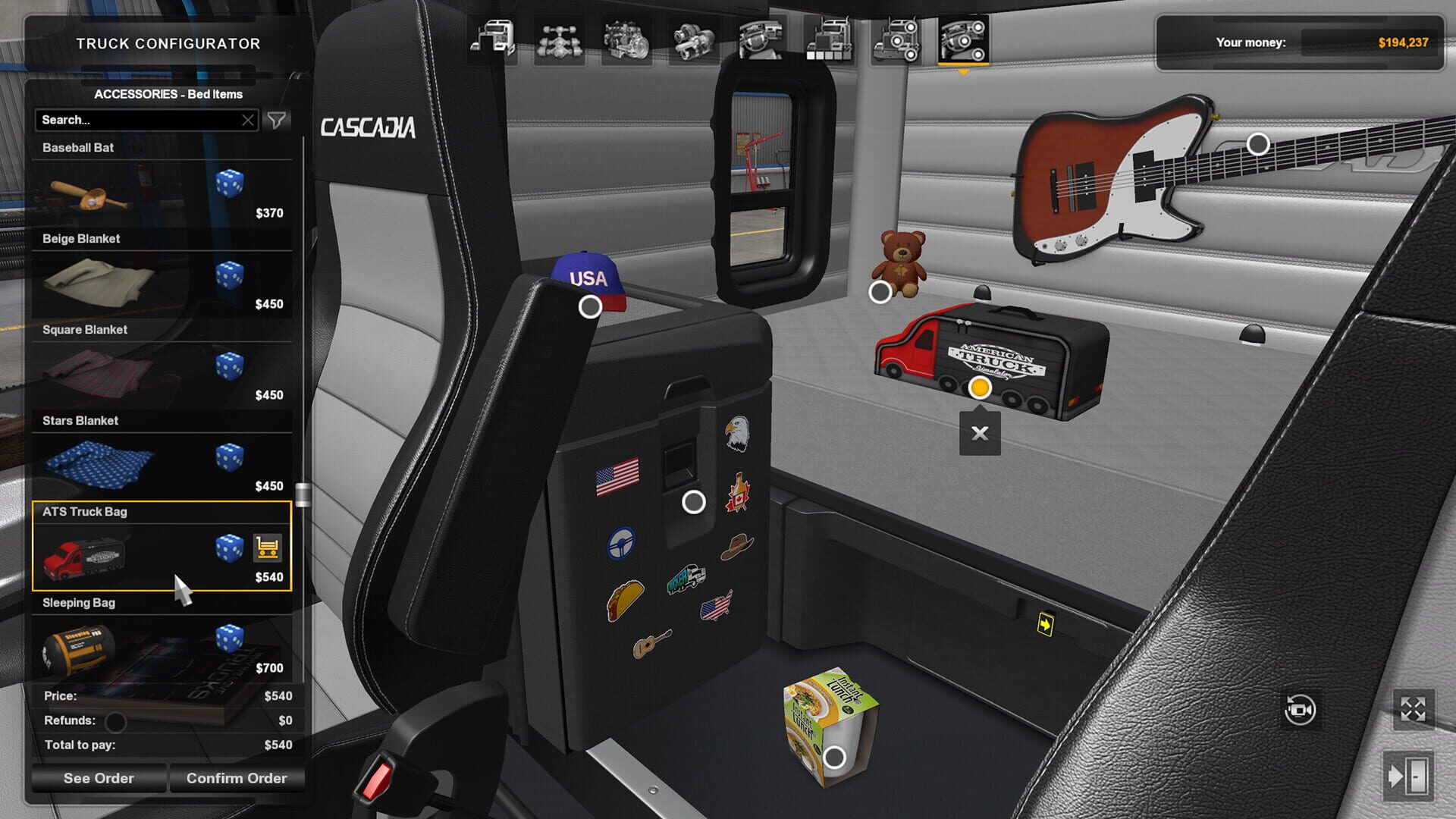This screenshot has width=1456, height=819.
Task: Click inside the Search accessories field
Action: (136, 120)
